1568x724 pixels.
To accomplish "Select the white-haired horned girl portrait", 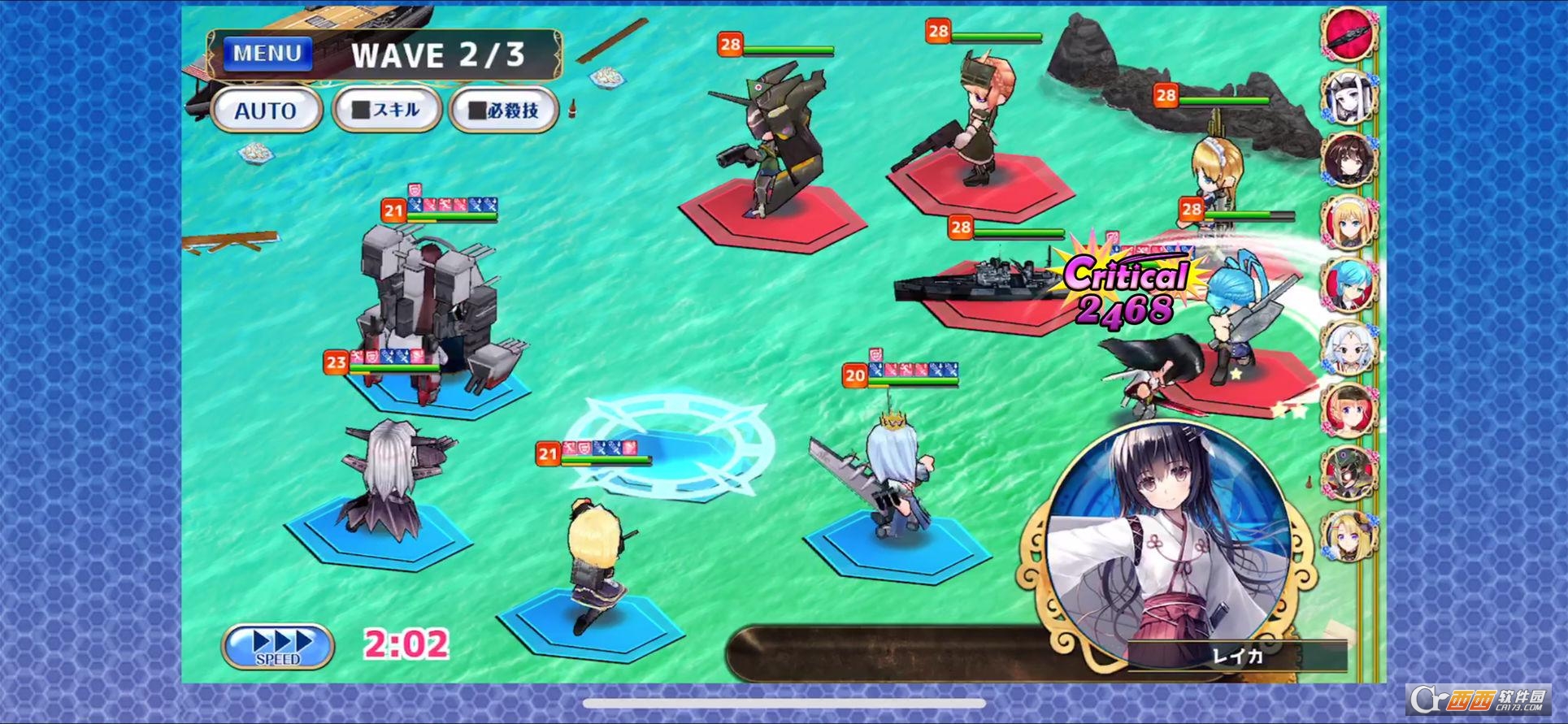I will [x=1349, y=95].
